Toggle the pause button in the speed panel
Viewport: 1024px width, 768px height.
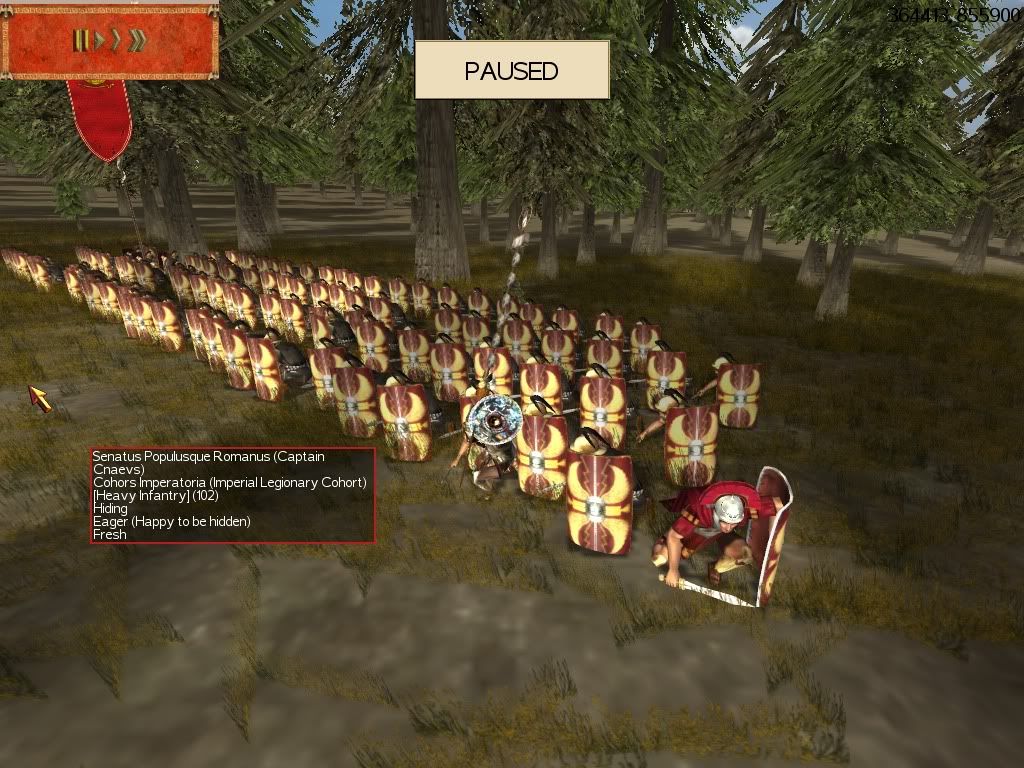[x=78, y=40]
